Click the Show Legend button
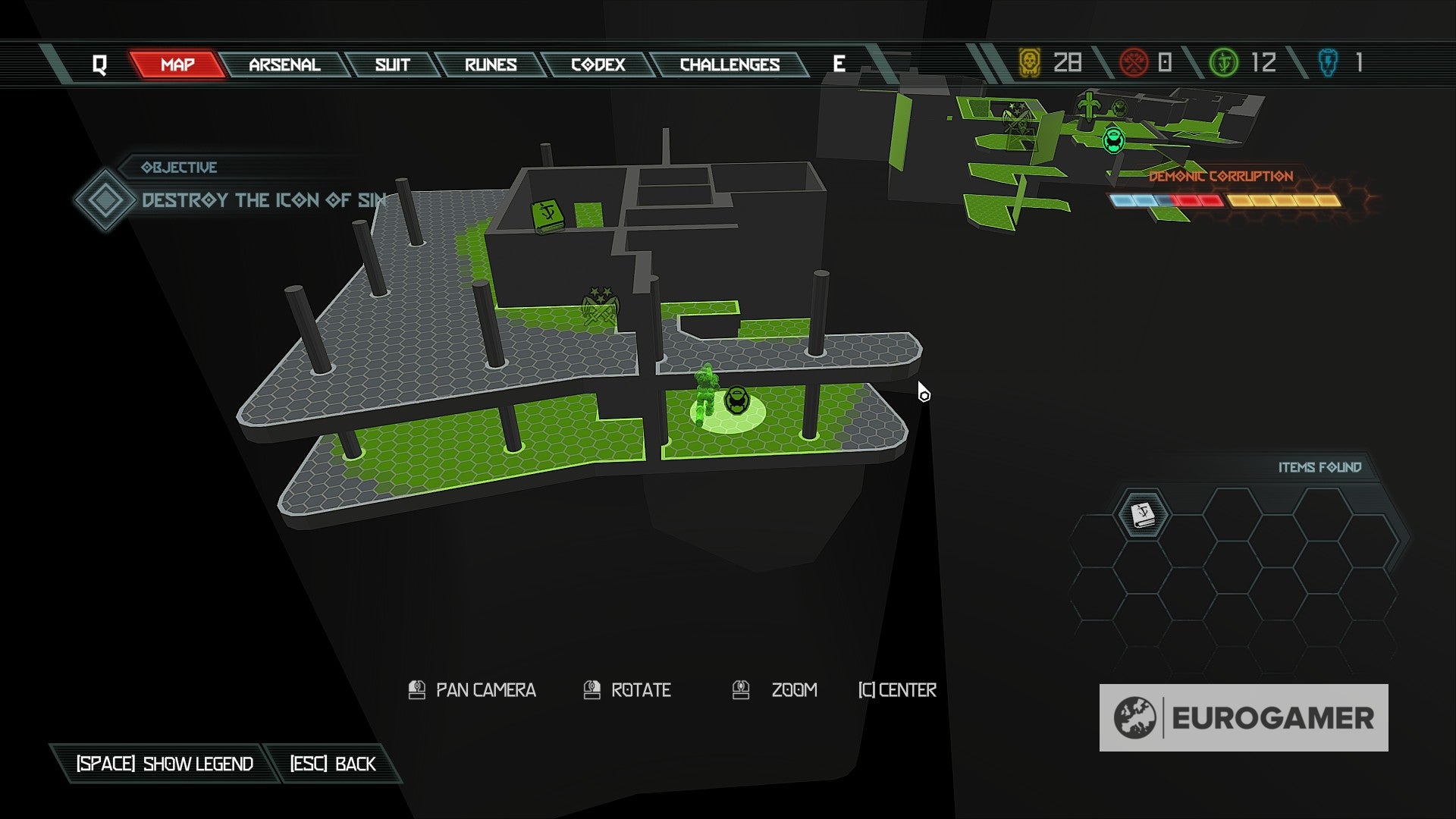Viewport: 1456px width, 819px height. point(165,764)
